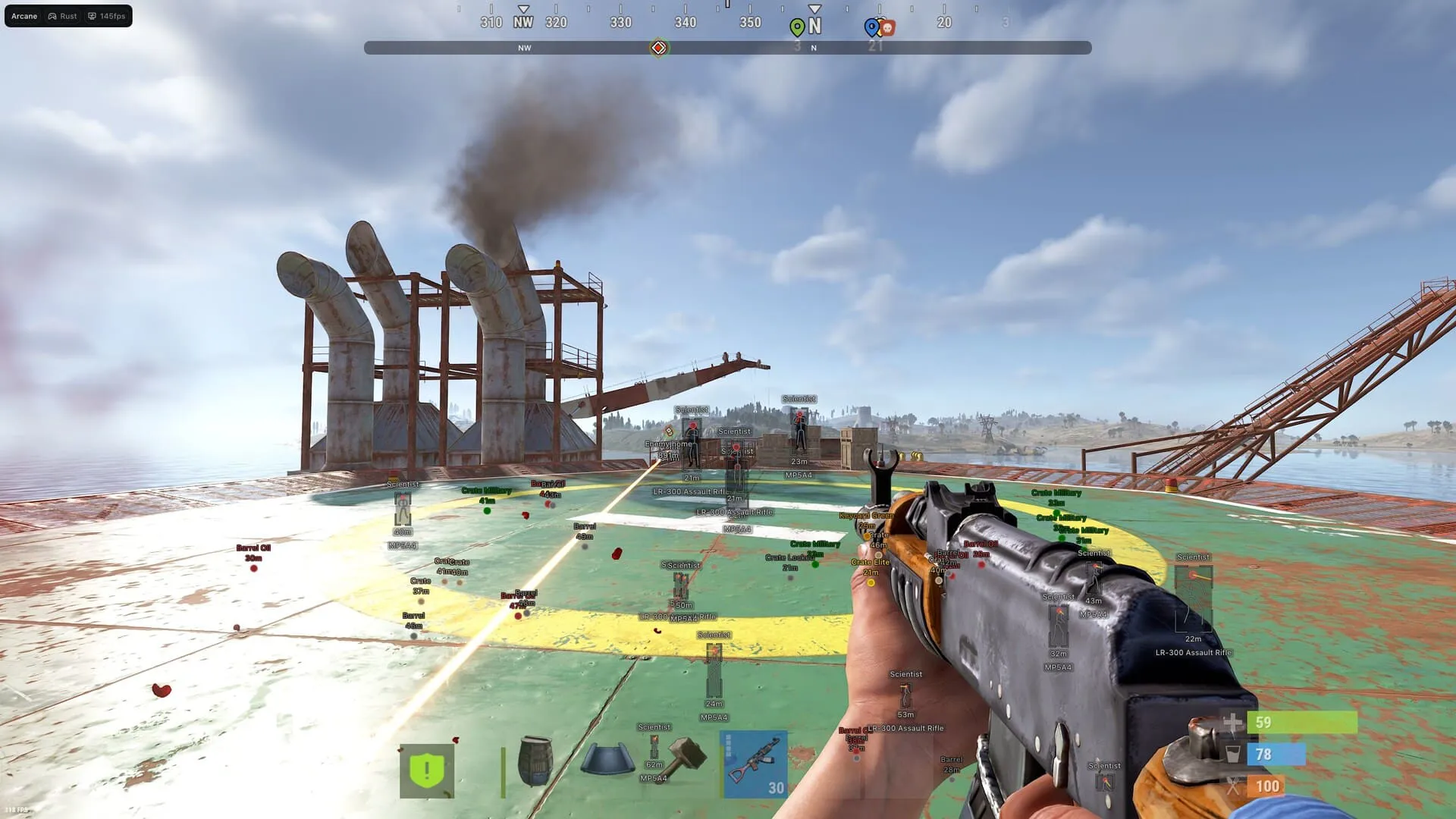The image size is (1456, 819).
Task: Expand the Keycard Green ESP label
Action: click(866, 514)
